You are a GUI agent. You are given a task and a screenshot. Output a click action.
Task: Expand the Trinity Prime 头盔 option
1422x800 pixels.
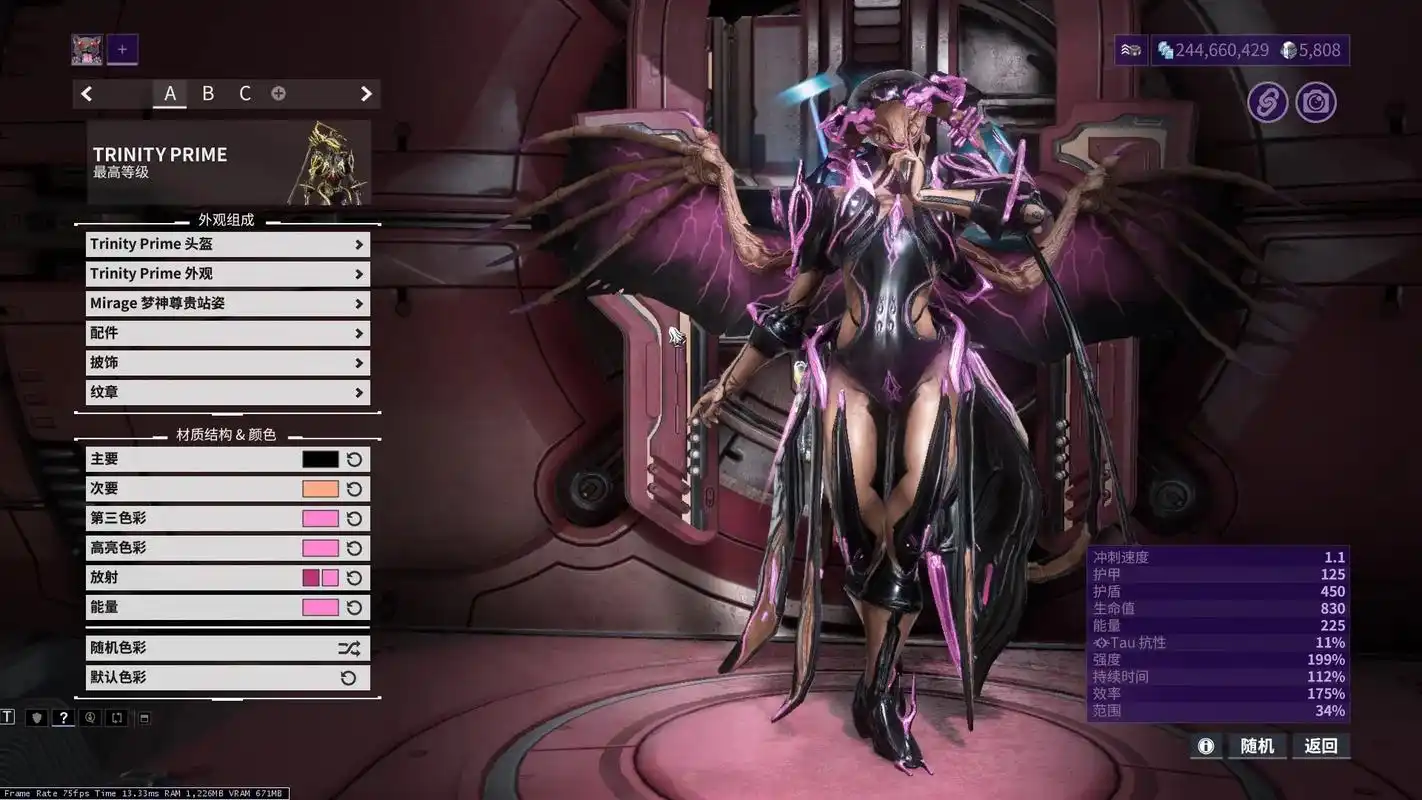227,243
